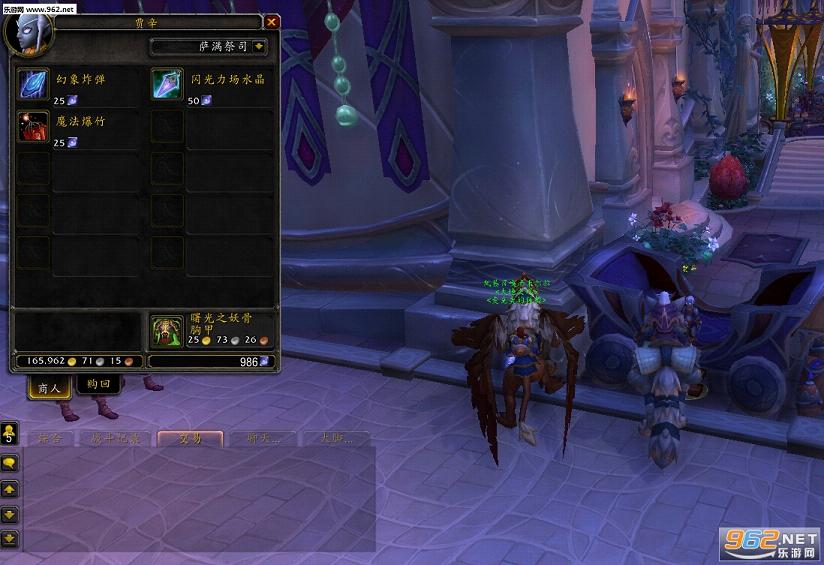
Task: Open the 购回 buyback tab
Action: (98, 385)
